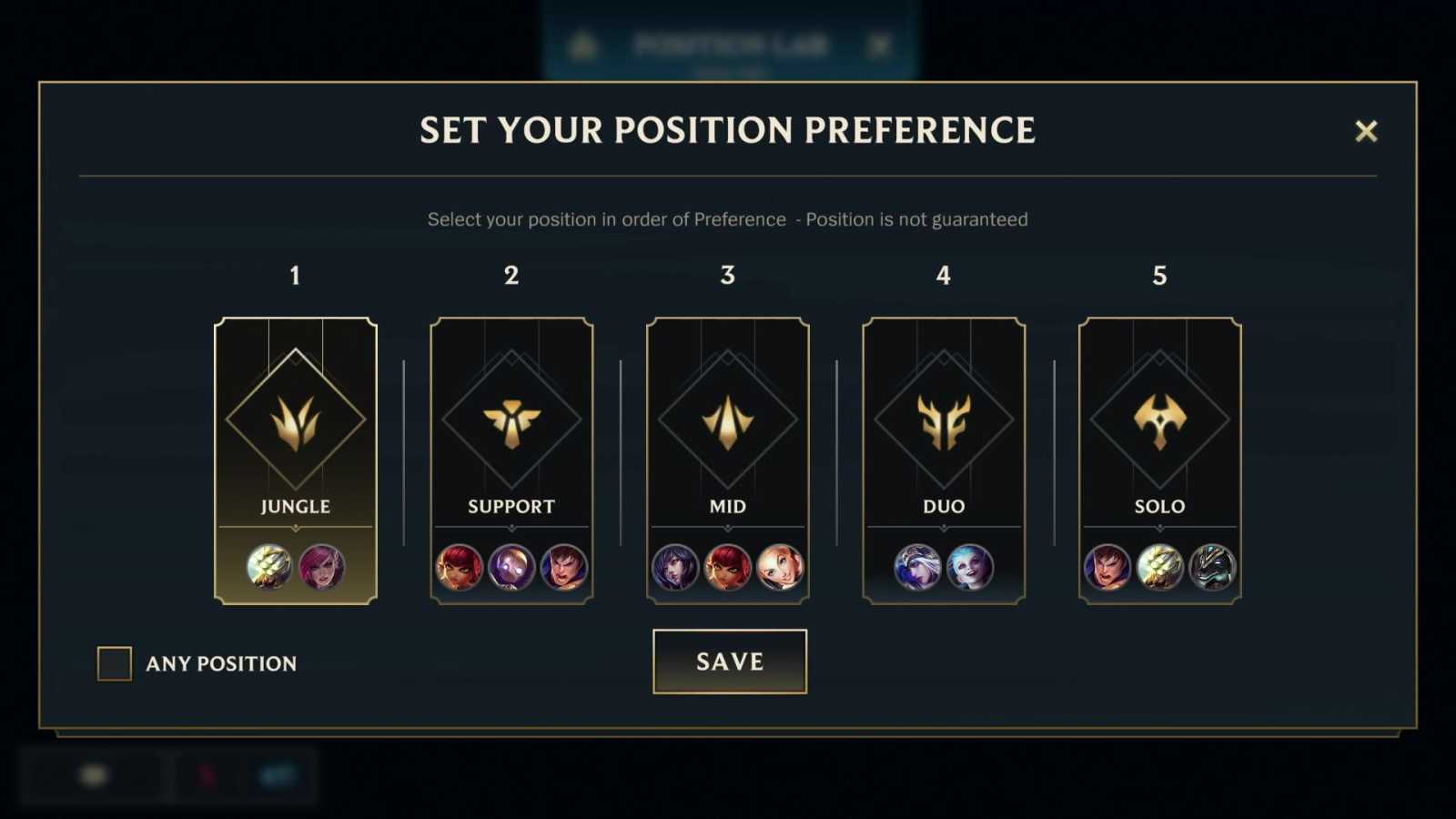
Task: Click Darius's portrait under Solo
Action: 1107,567
